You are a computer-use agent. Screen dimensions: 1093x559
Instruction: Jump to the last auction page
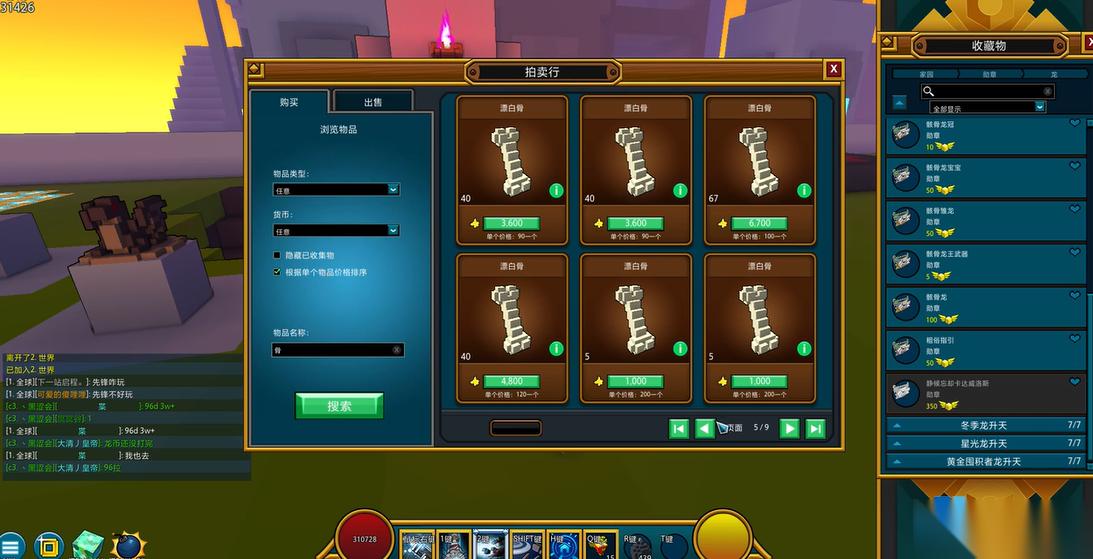815,428
